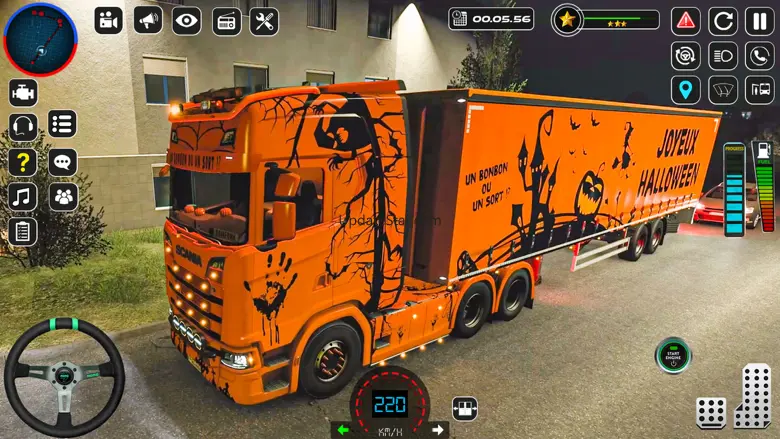Open the headset support button
780x439 pixels.
(23, 127)
